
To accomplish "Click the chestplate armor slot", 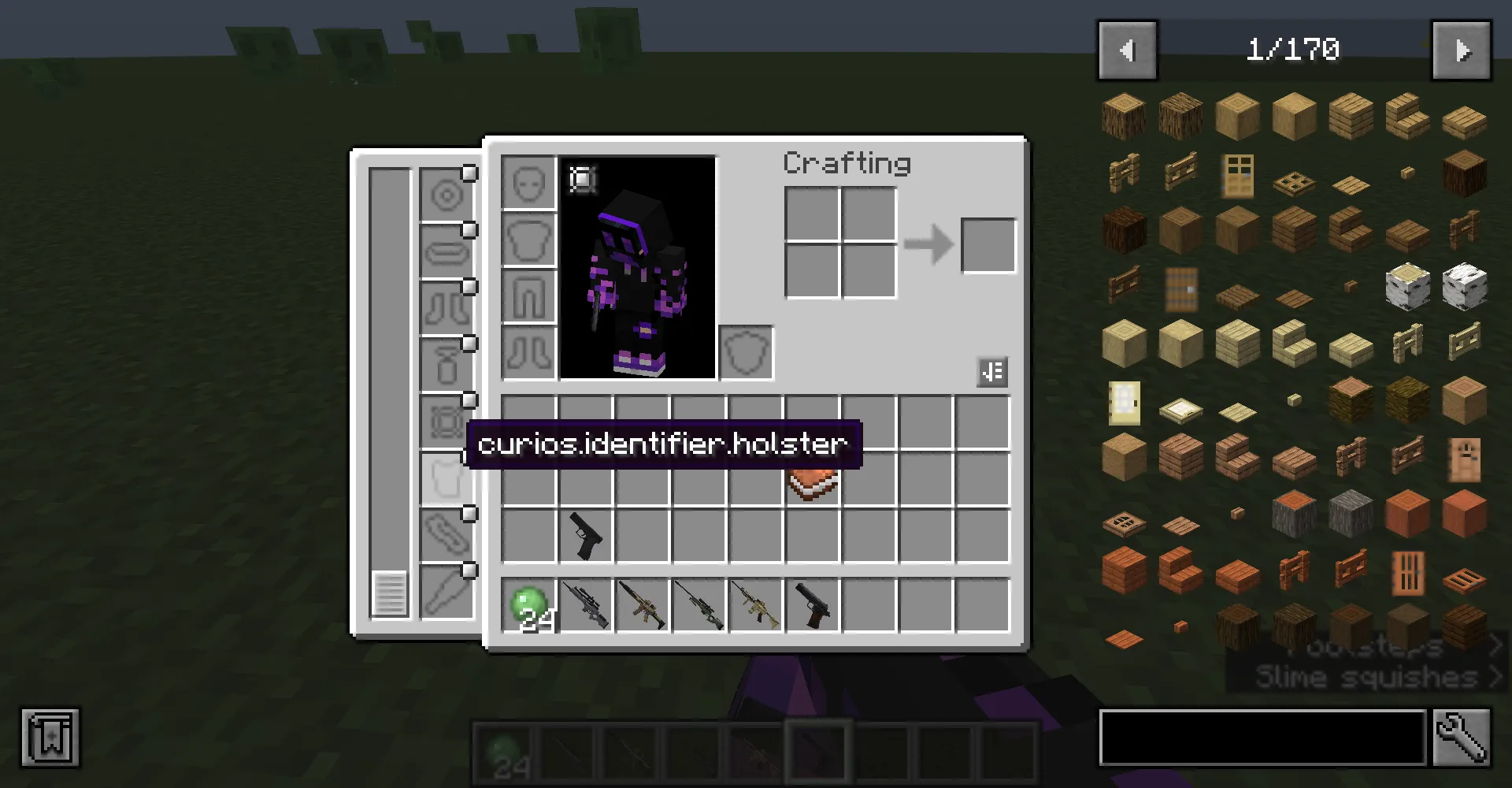I will (529, 240).
